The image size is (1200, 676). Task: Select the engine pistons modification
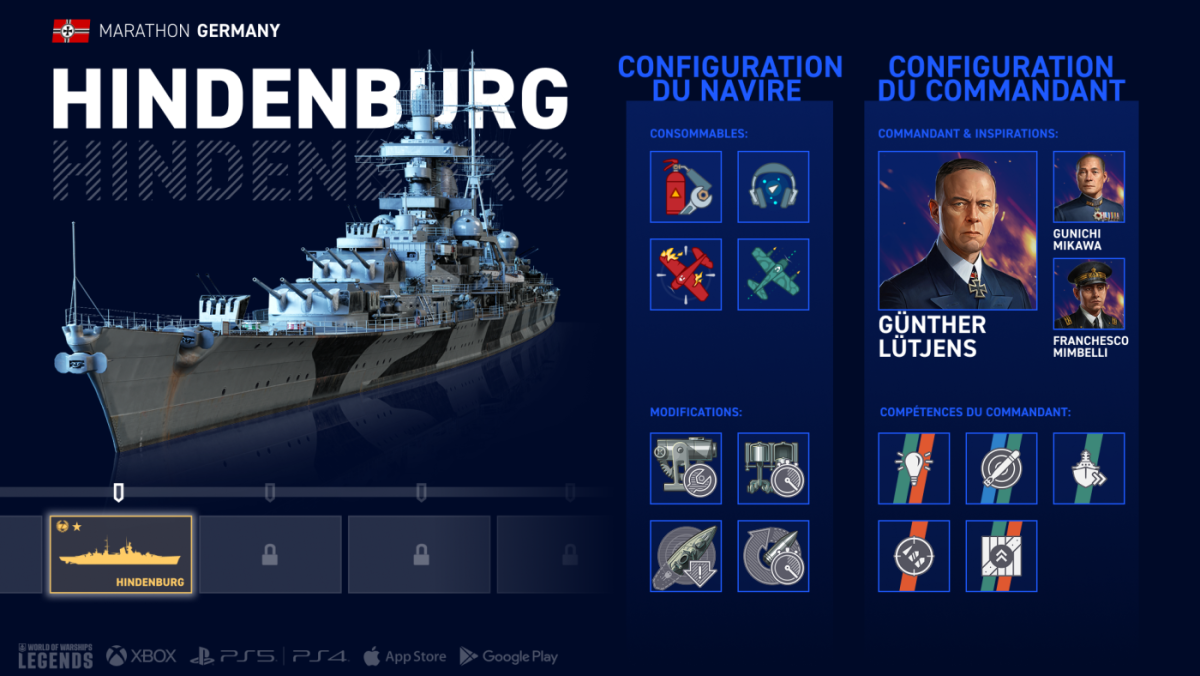[x=773, y=468]
